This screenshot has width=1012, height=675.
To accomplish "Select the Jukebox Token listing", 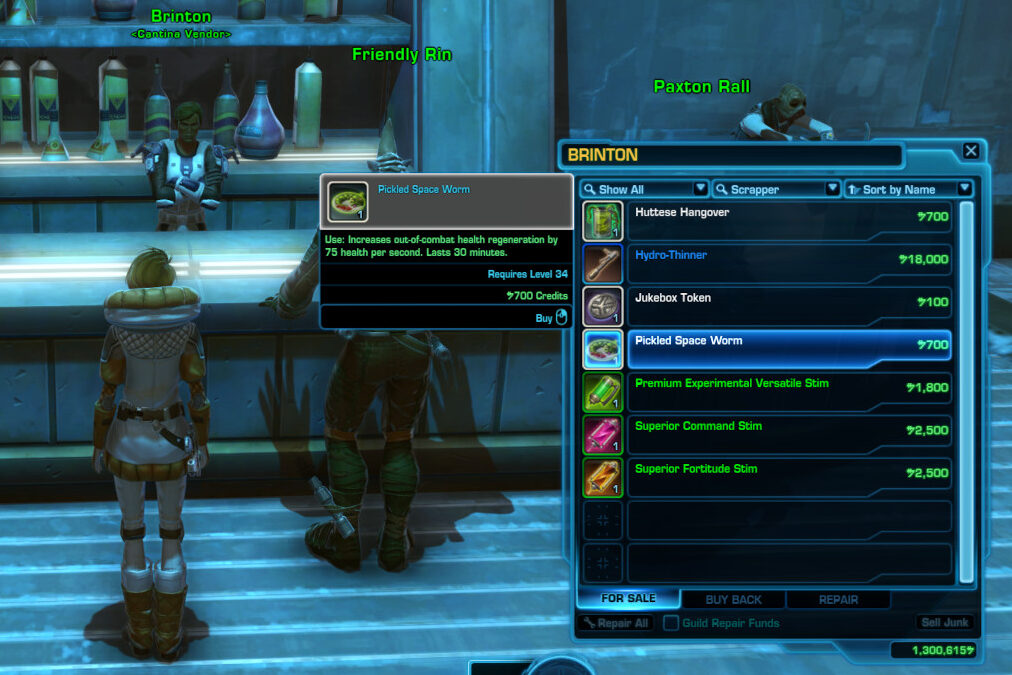I will (788, 306).
